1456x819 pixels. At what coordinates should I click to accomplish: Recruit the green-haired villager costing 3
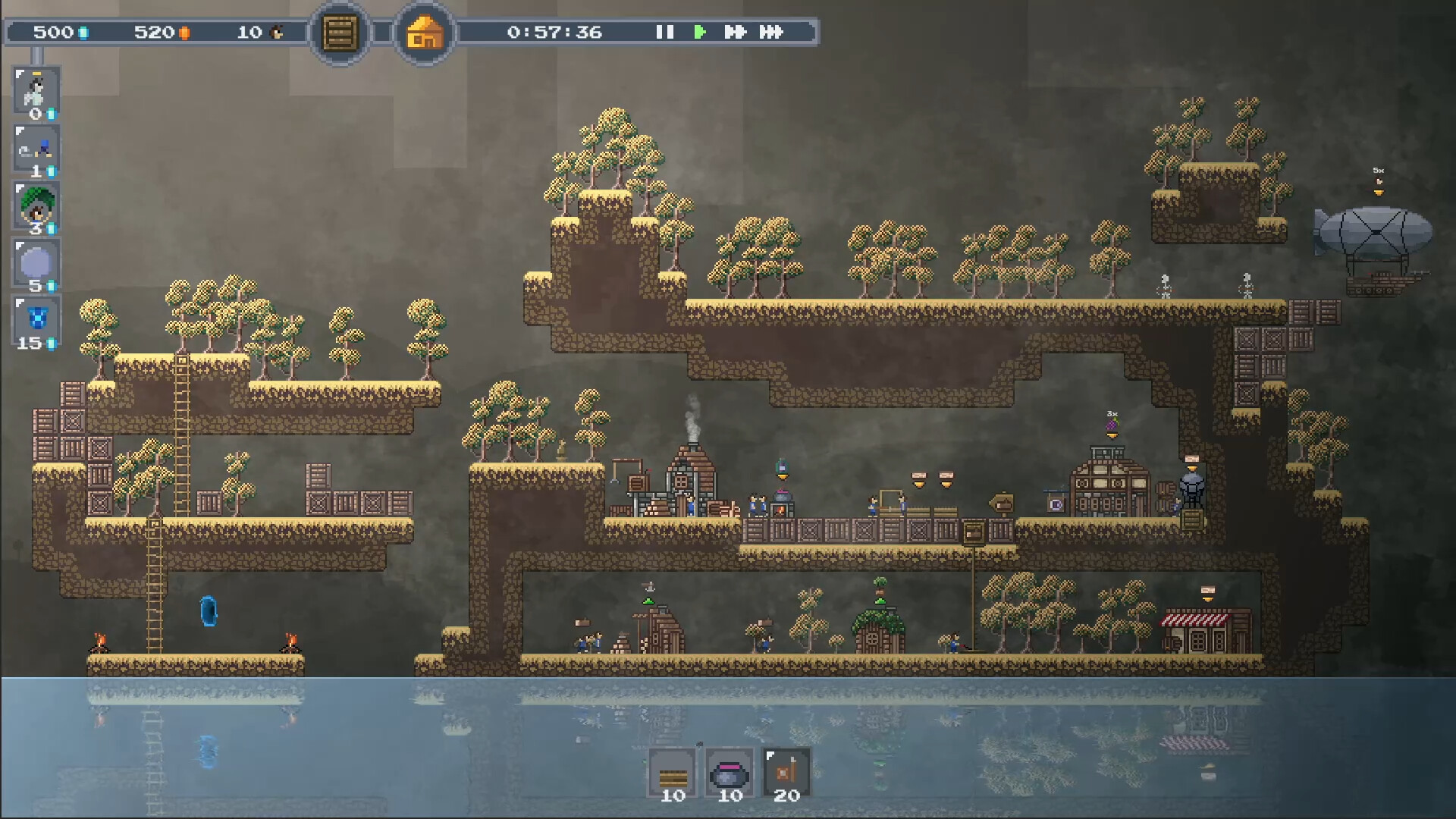[x=35, y=206]
